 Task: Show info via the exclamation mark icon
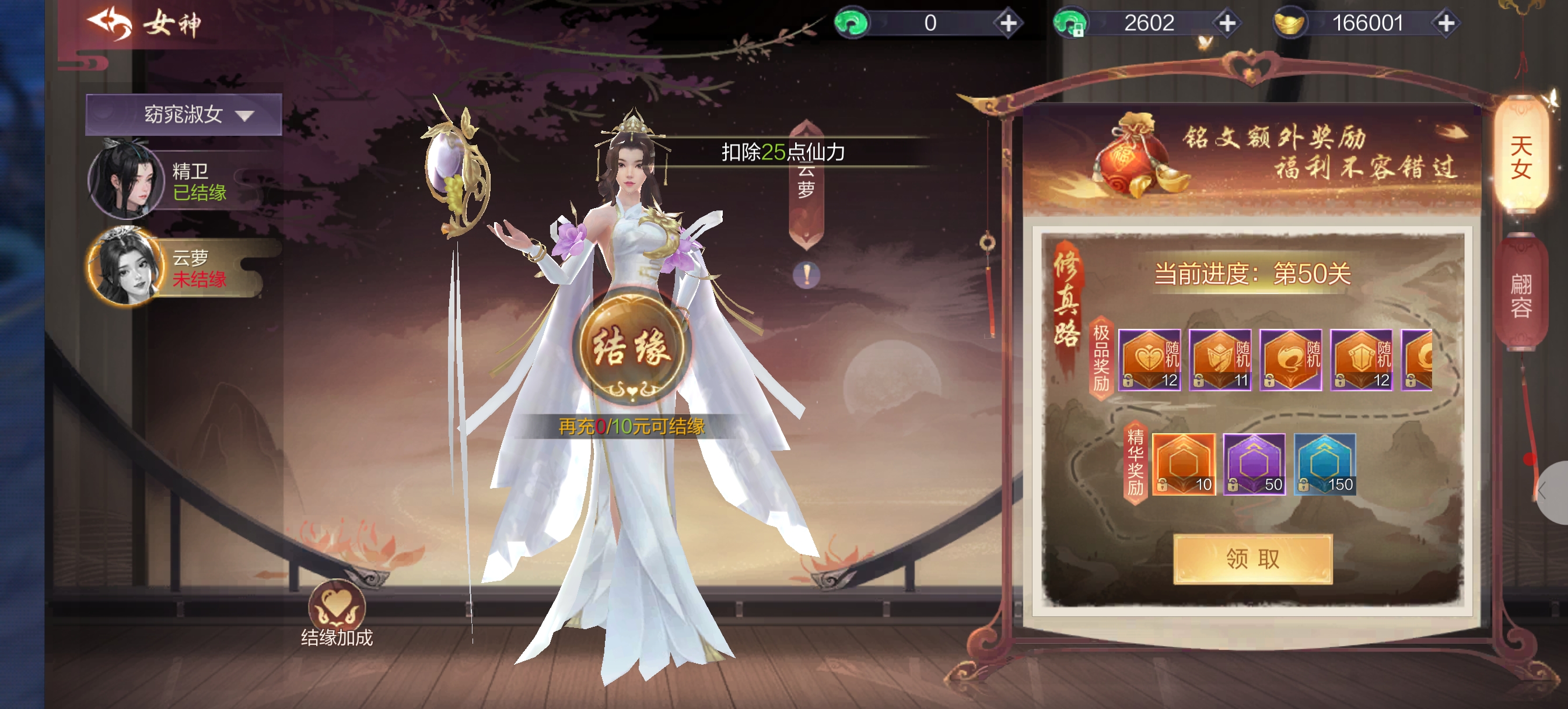click(806, 275)
